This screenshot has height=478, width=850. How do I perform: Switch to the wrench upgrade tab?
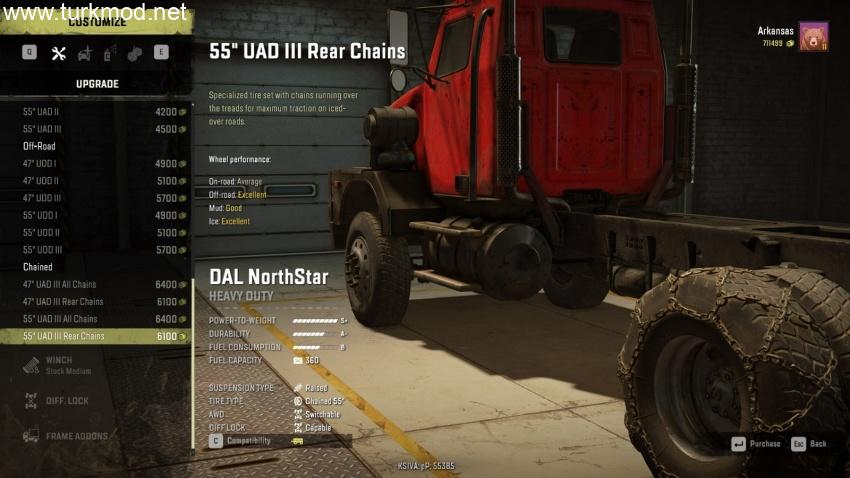click(x=58, y=53)
